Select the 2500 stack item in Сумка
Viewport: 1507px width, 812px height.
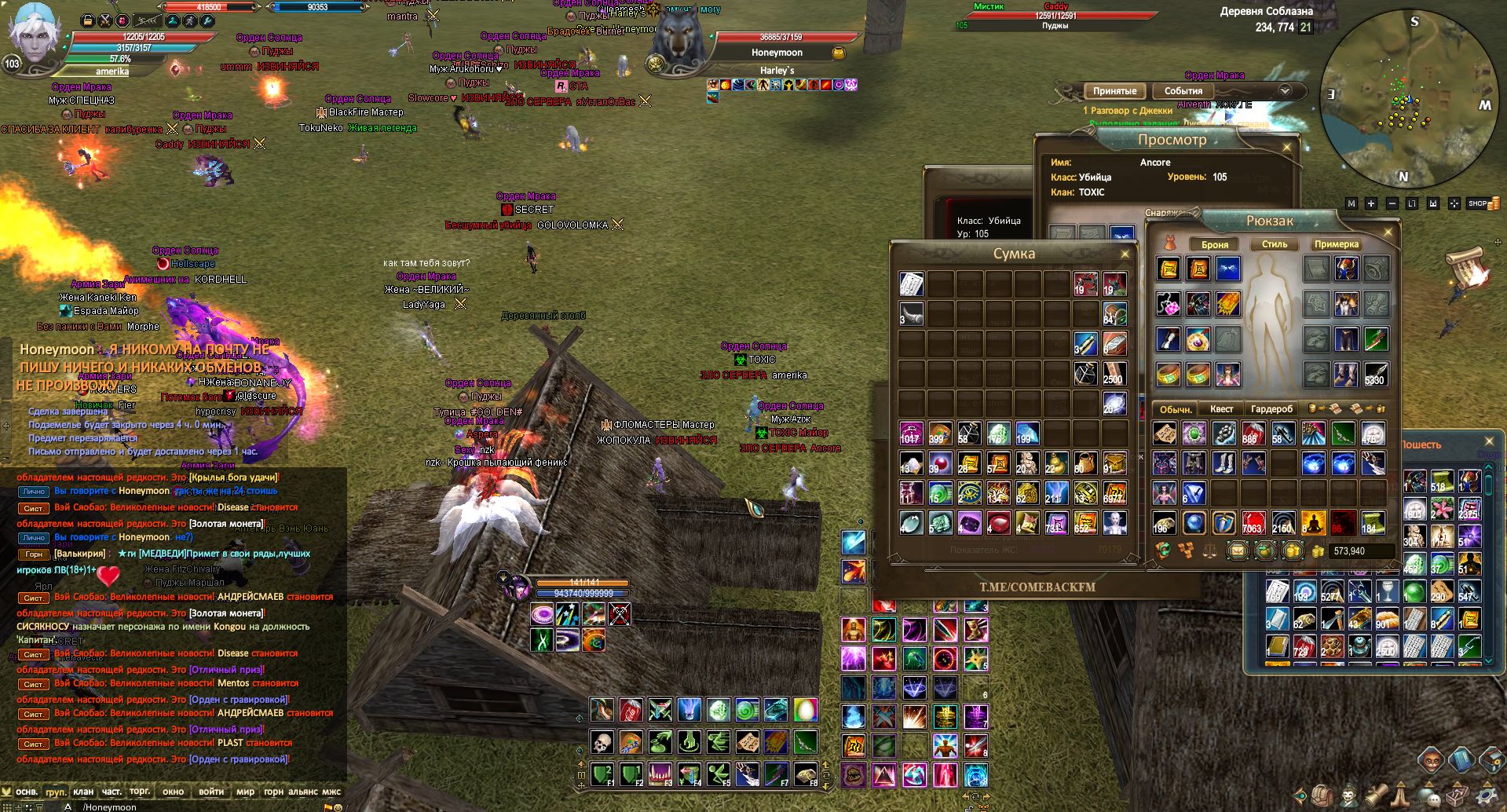(x=1114, y=374)
